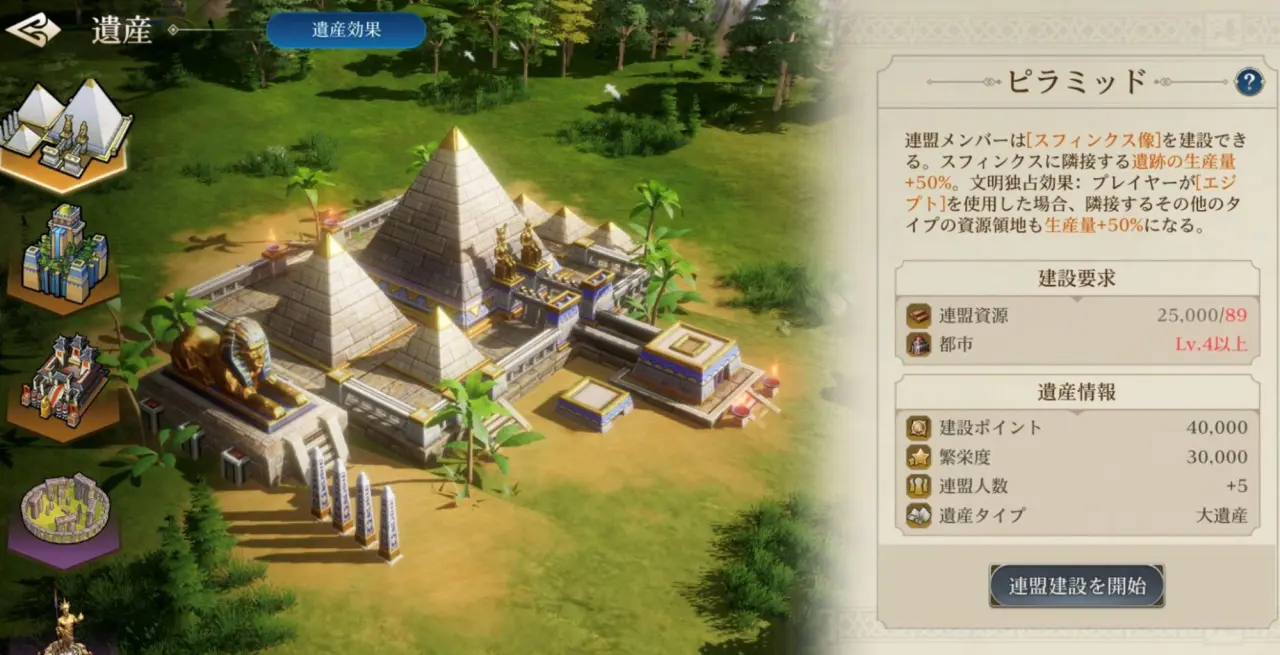The height and width of the screenshot is (655, 1280).
Task: Go back using the top-left arrow
Action: 33,30
